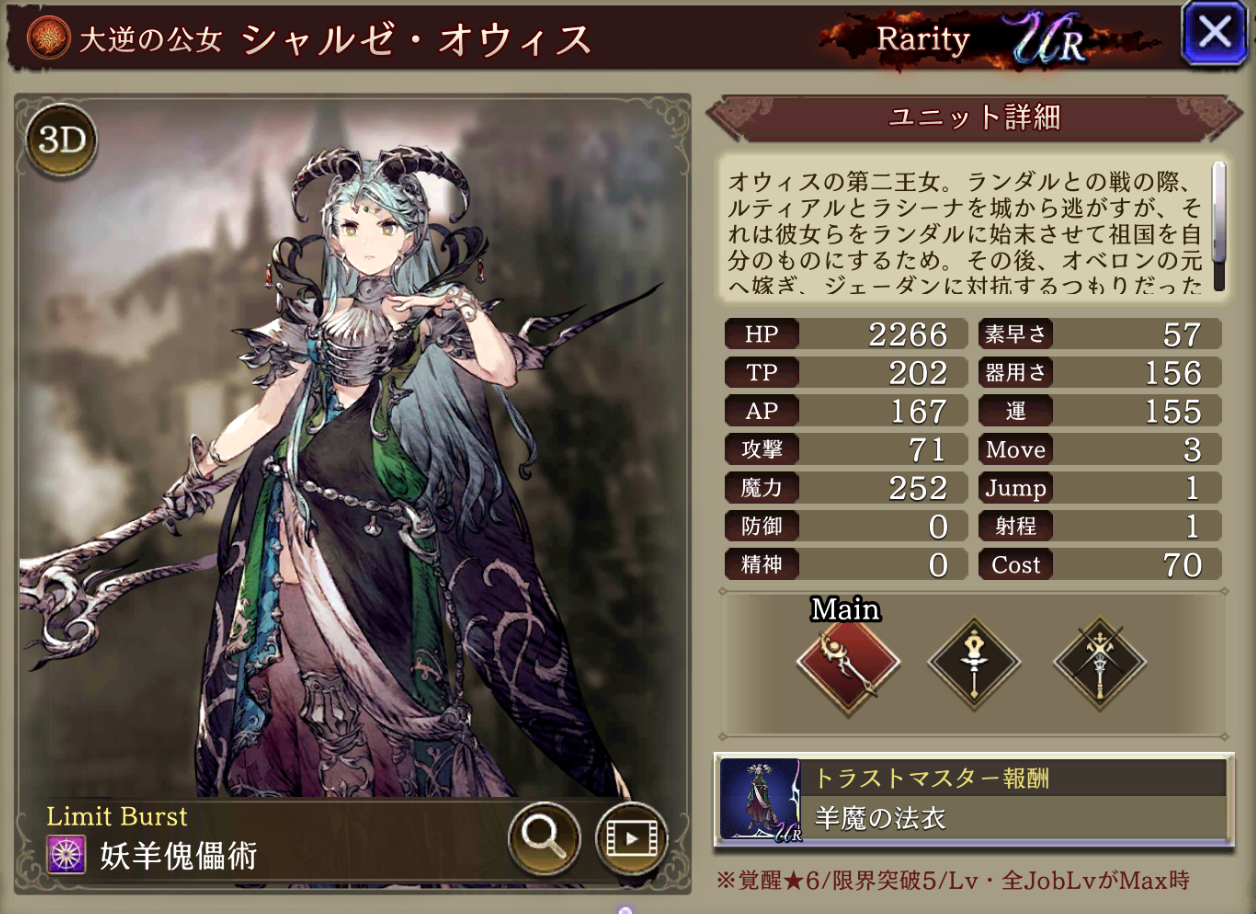
Task: Choose the second job staff icon
Action: pyautogui.click(x=974, y=663)
